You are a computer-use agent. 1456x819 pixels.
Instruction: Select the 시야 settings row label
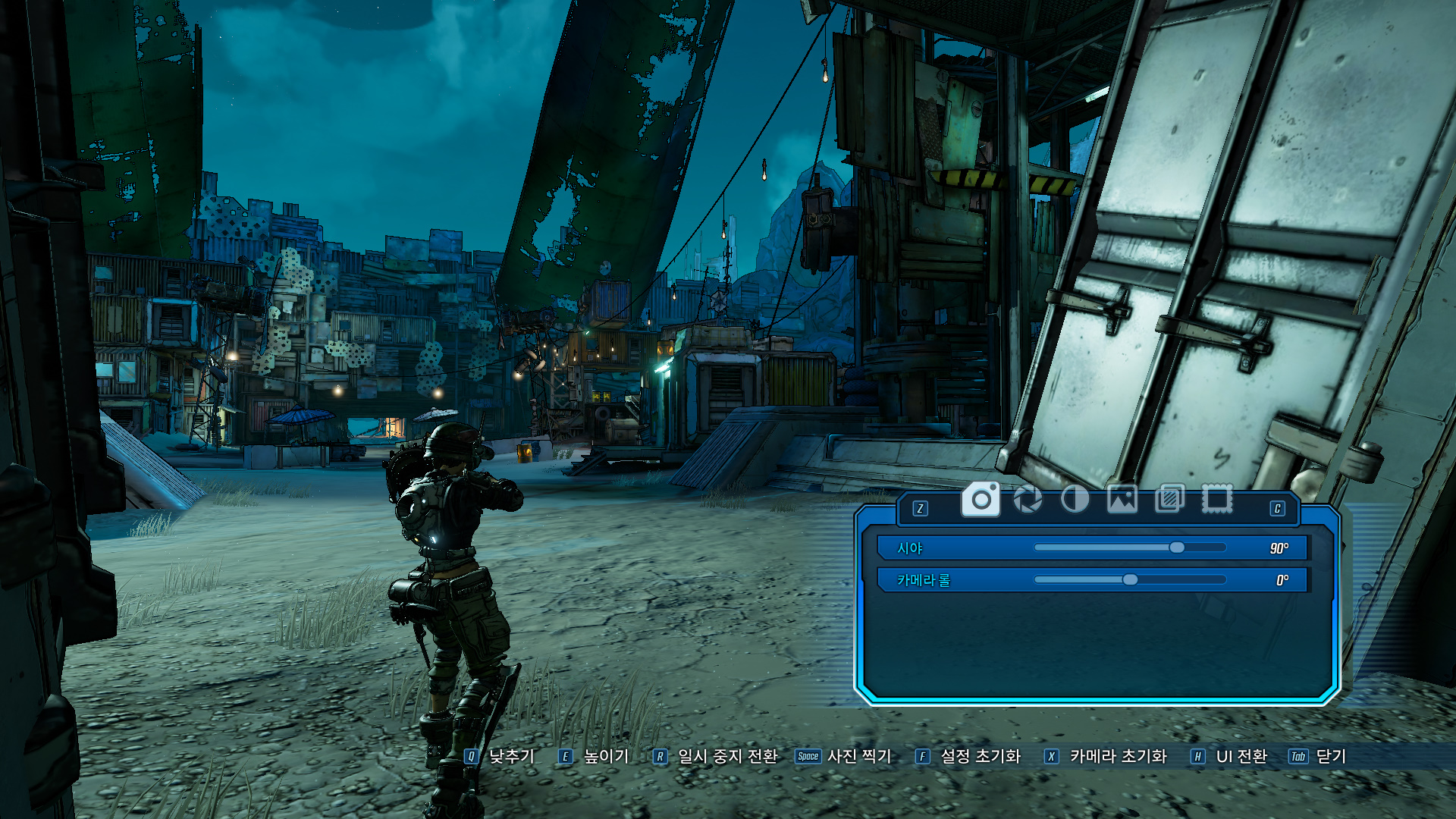tap(909, 548)
